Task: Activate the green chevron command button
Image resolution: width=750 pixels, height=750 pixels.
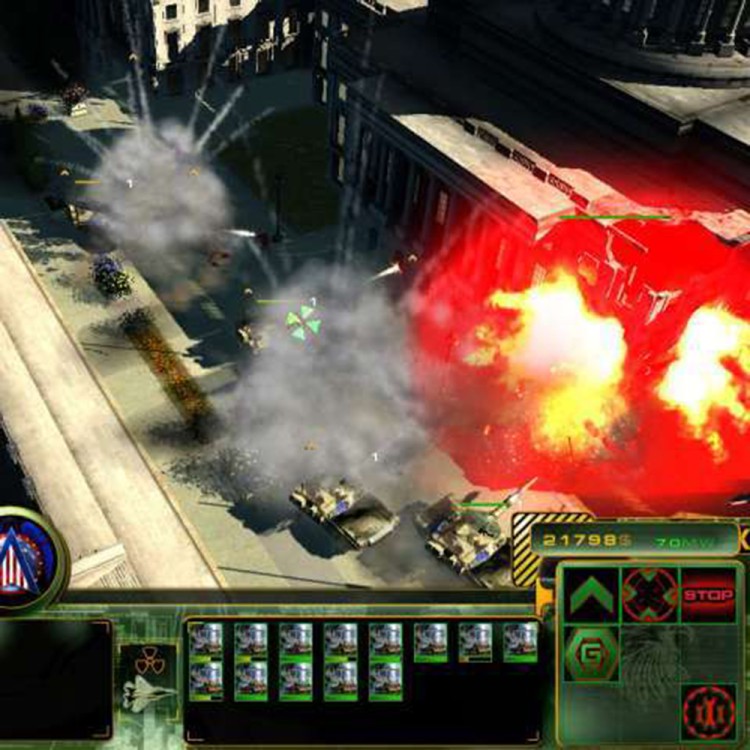Action: point(591,595)
